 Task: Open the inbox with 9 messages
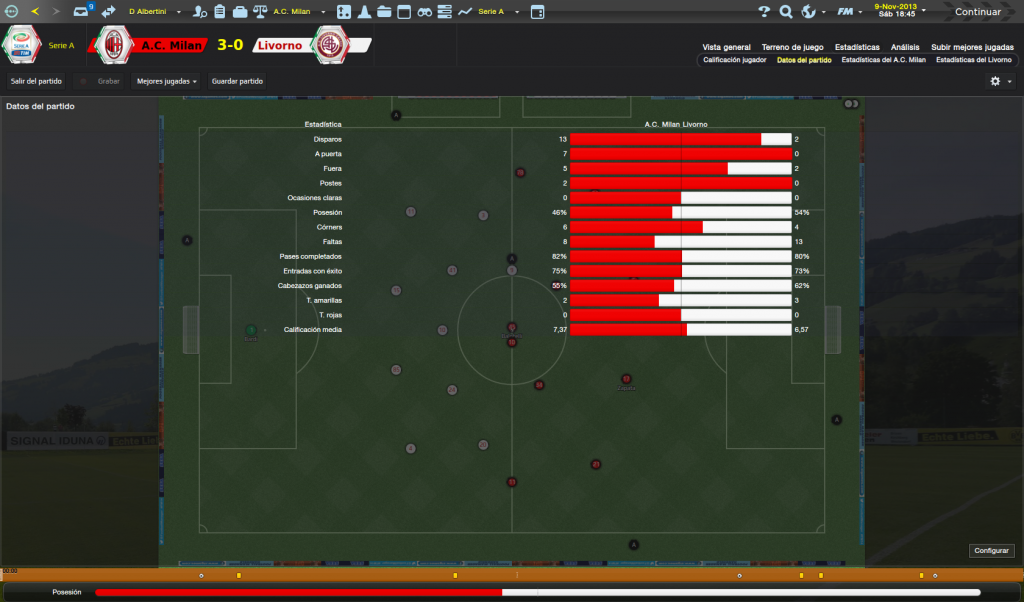(x=83, y=12)
